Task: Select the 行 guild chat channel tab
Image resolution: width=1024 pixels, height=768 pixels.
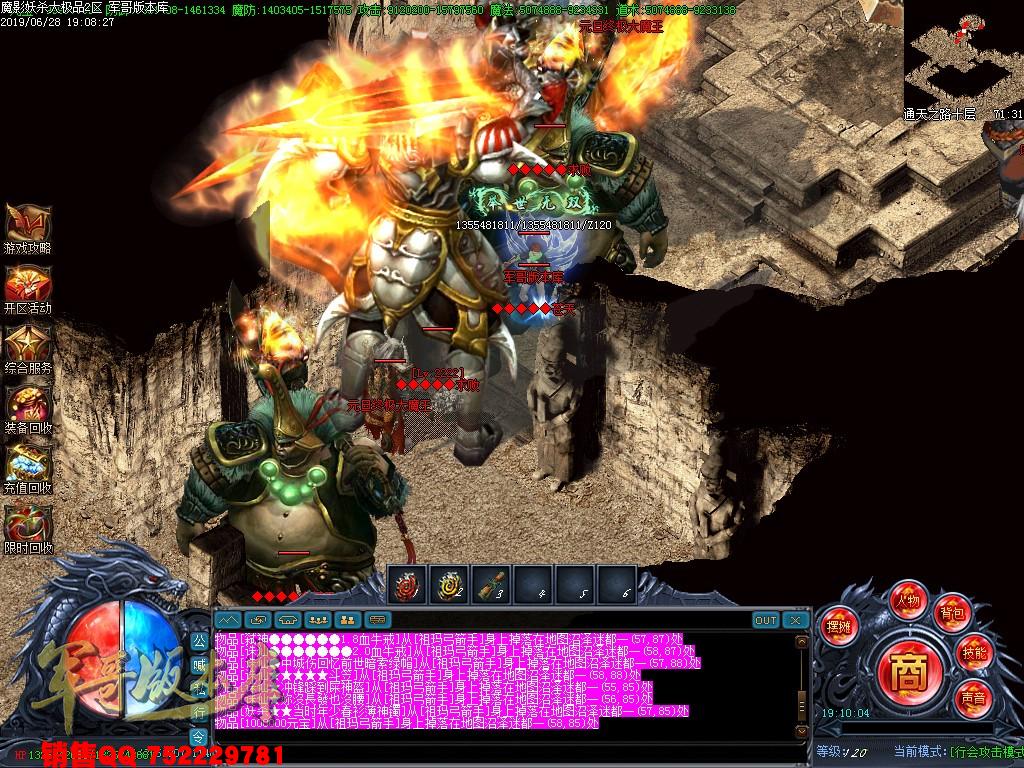Action: pyautogui.click(x=199, y=712)
